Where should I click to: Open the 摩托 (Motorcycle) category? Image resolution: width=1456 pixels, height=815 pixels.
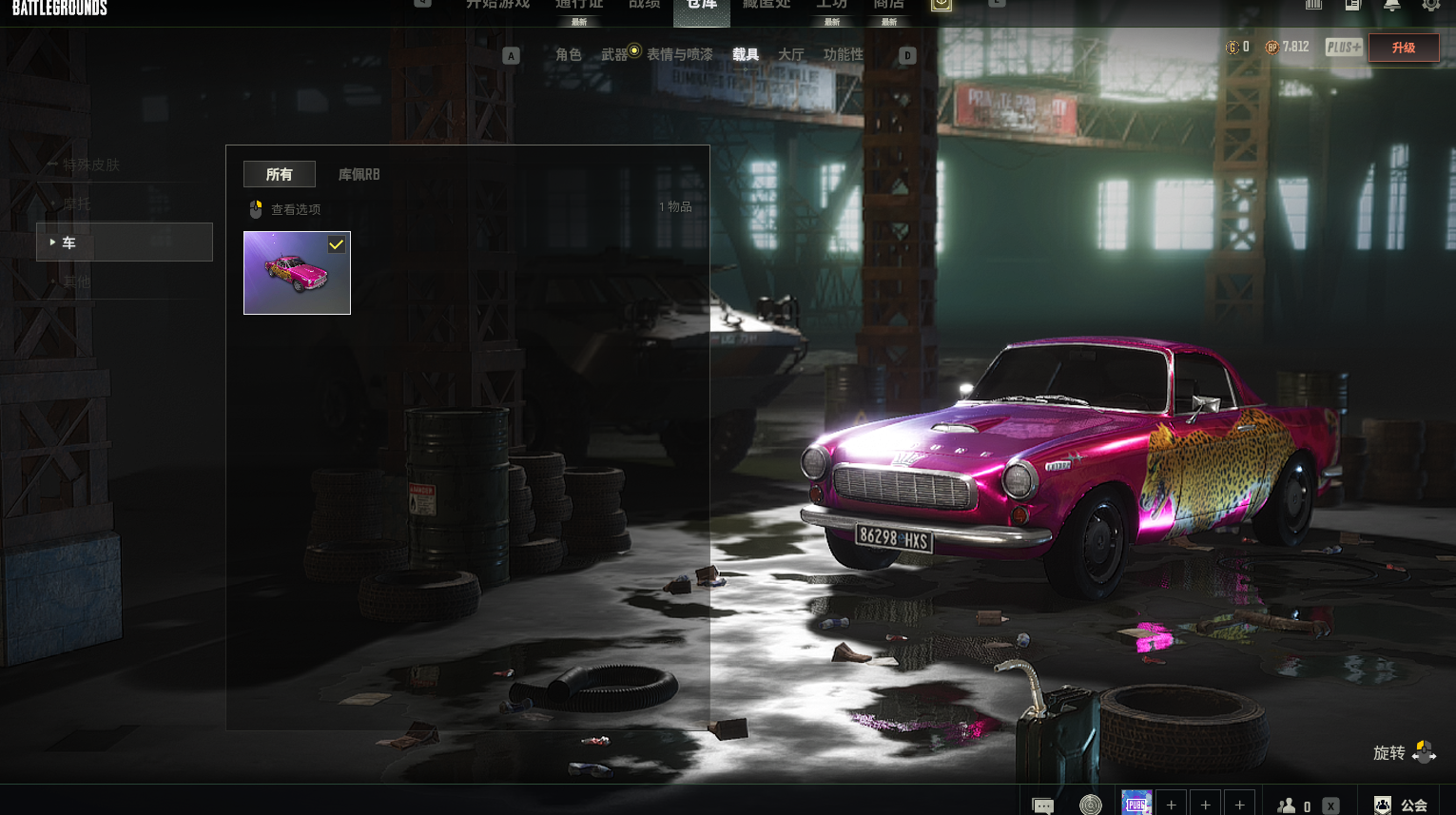(x=77, y=204)
